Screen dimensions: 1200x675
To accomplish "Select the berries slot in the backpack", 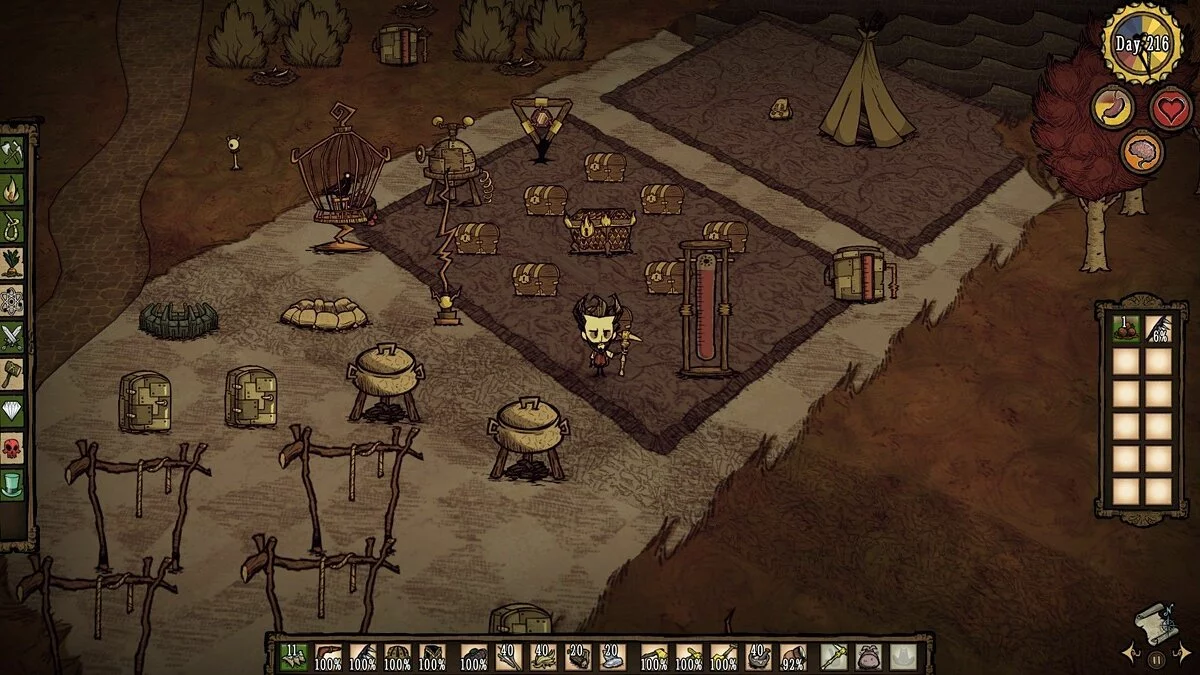I will pyautogui.click(x=1127, y=329).
